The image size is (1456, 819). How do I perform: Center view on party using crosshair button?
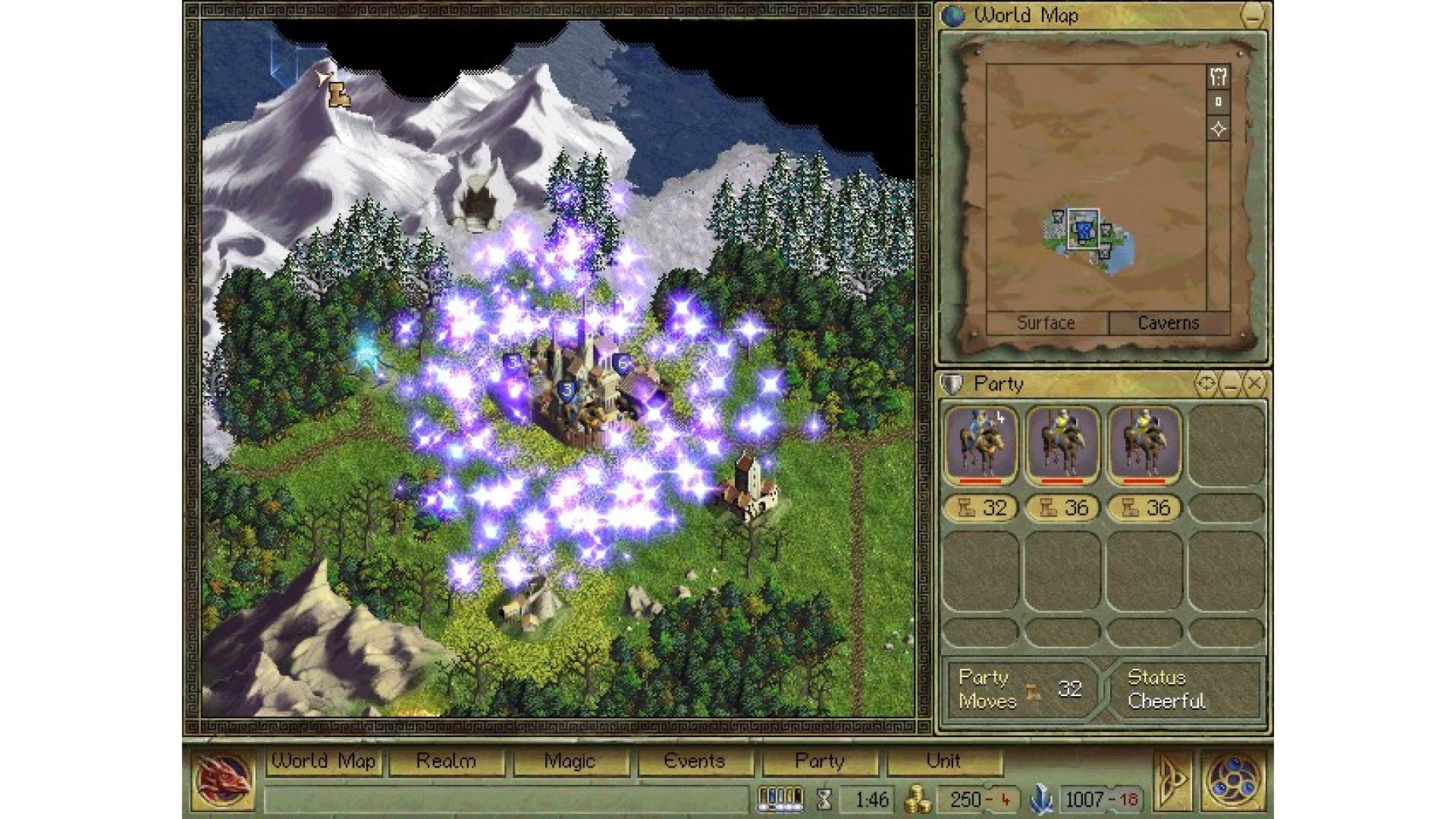point(1205,384)
